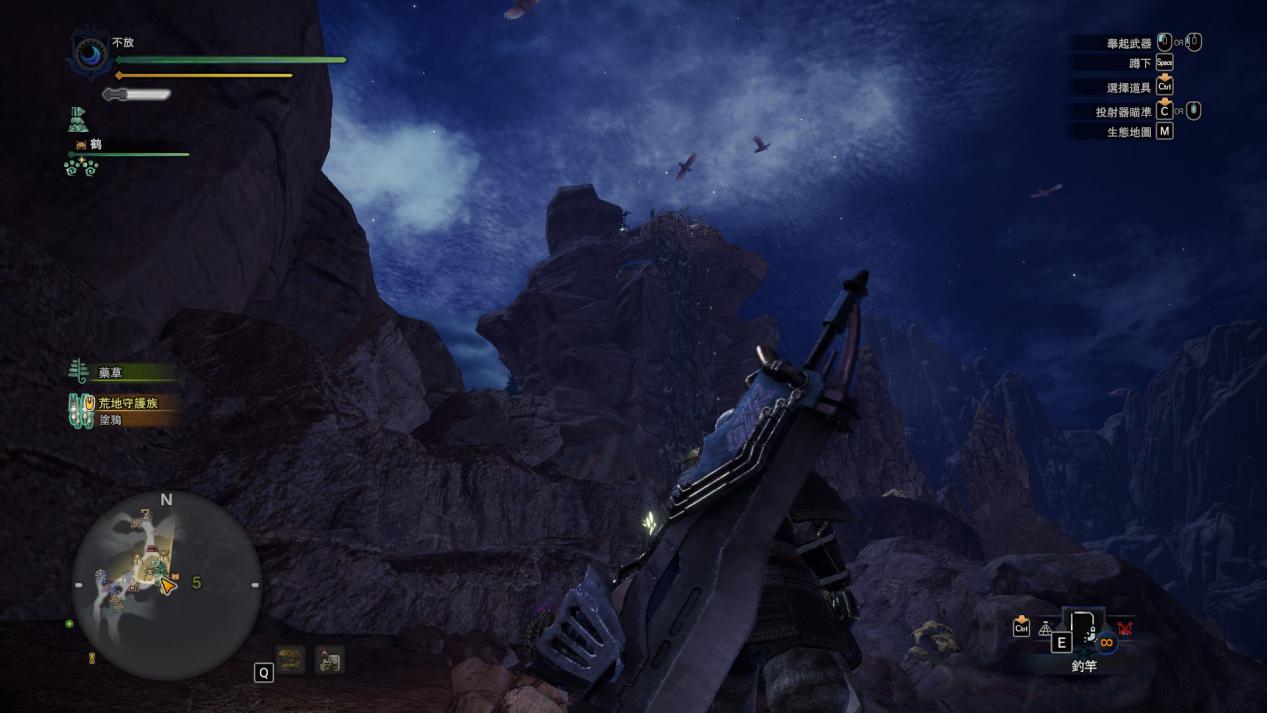Open the circular minimap

(166, 585)
